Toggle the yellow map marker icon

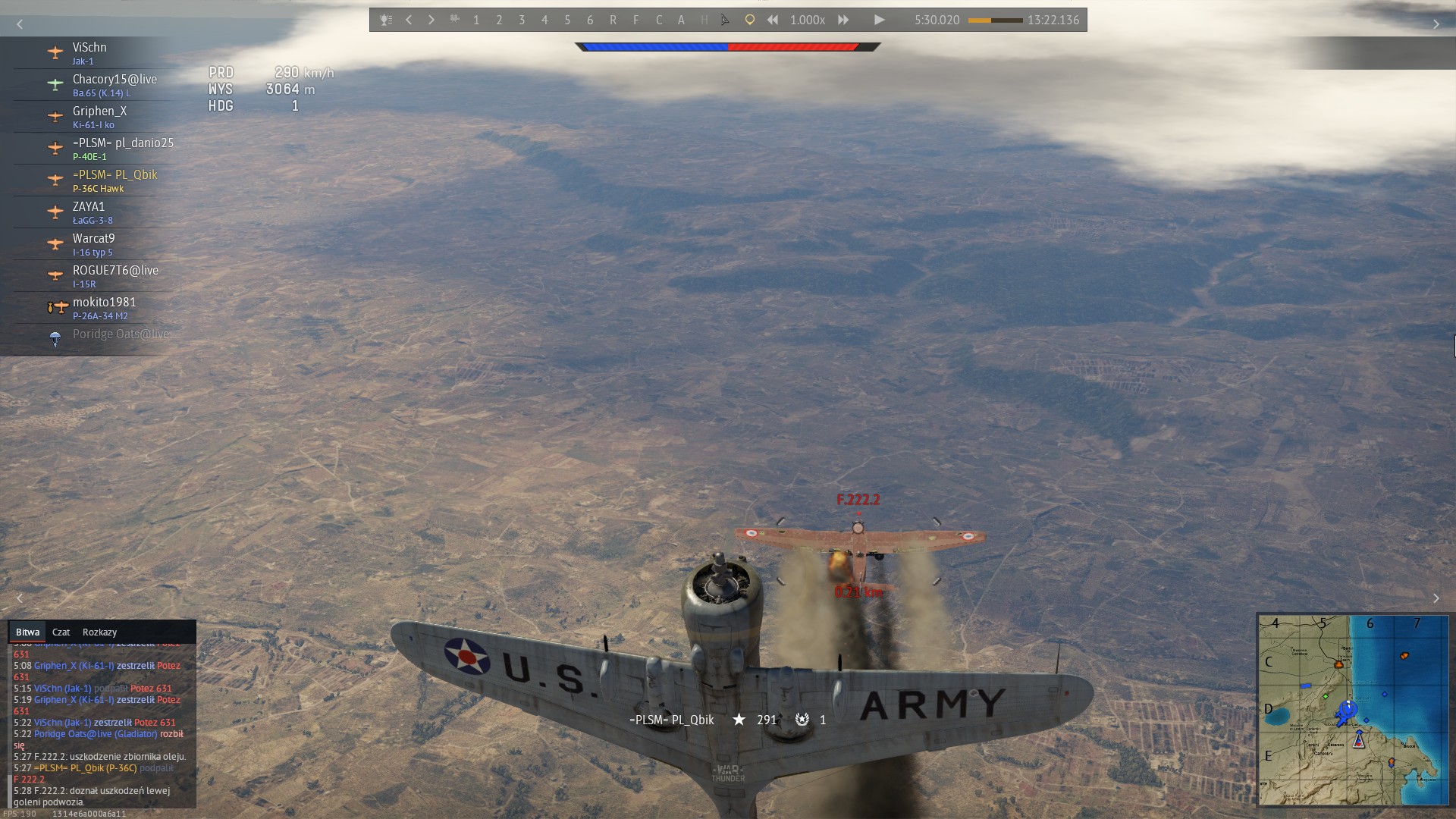pyautogui.click(x=749, y=20)
